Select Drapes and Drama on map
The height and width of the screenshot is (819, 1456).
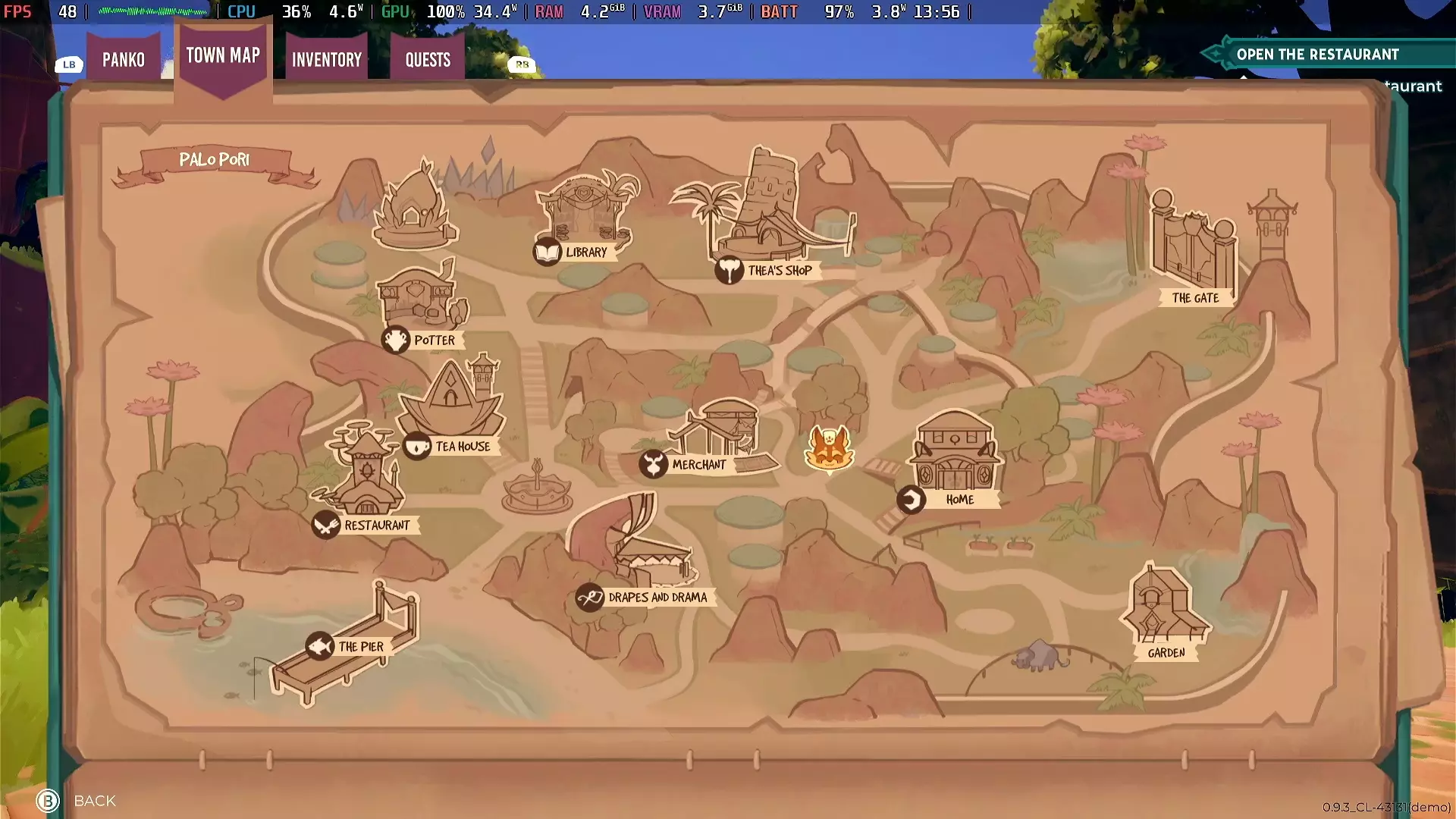590,598
